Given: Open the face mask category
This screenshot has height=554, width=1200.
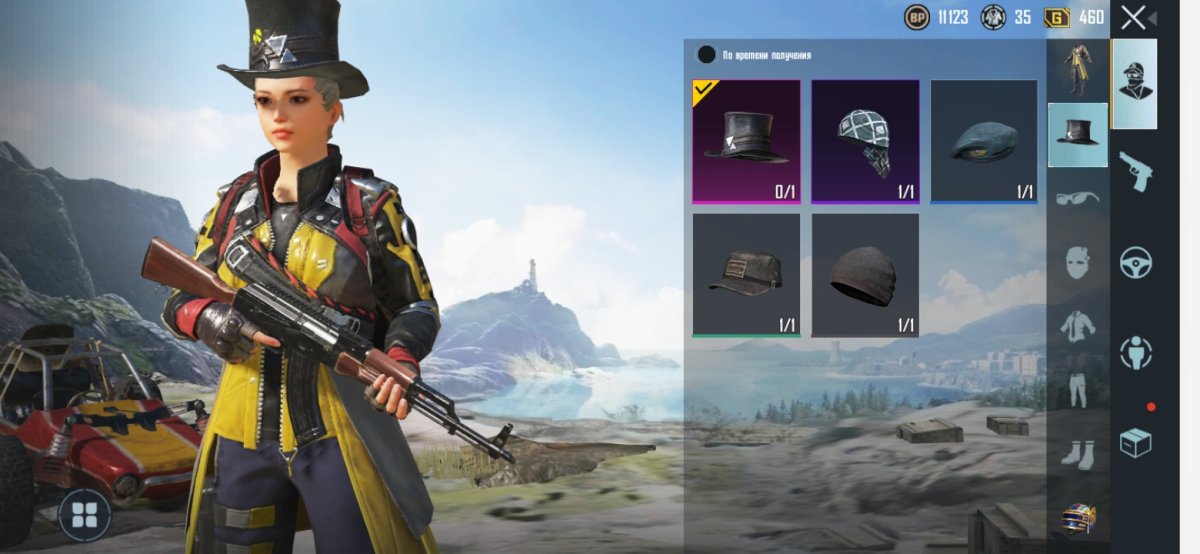Looking at the screenshot, I should pos(1077,262).
